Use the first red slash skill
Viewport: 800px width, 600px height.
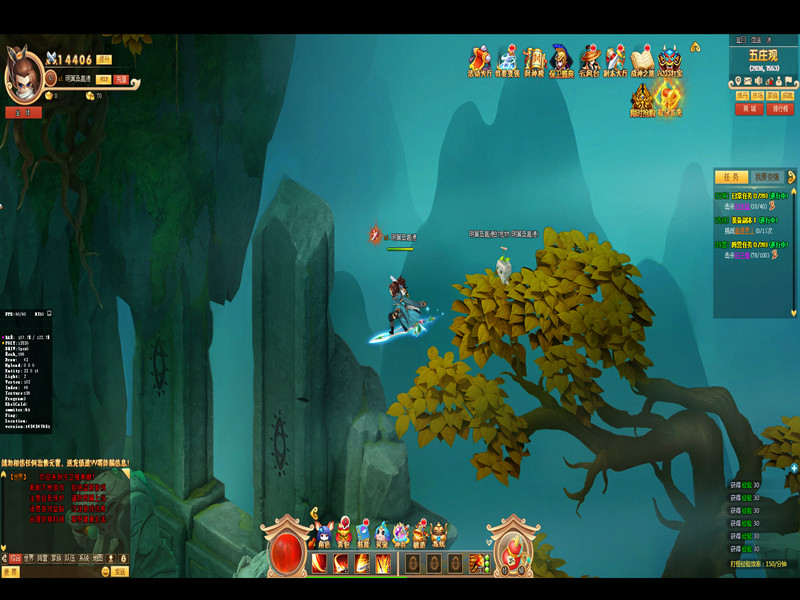(319, 563)
